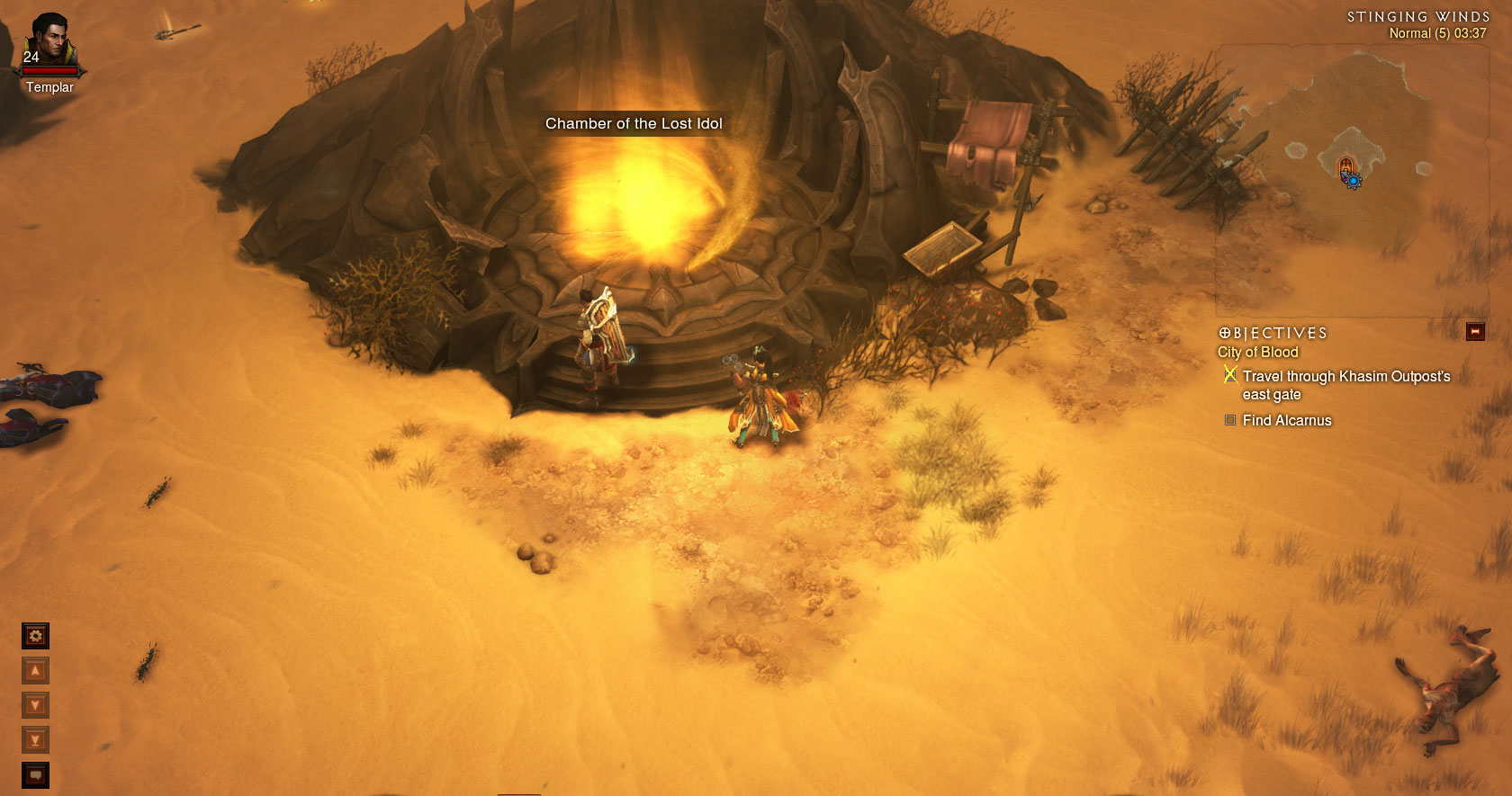The height and width of the screenshot is (796, 1512).
Task: Click the Chamber of the Lost Idol label
Action: pyautogui.click(x=634, y=124)
